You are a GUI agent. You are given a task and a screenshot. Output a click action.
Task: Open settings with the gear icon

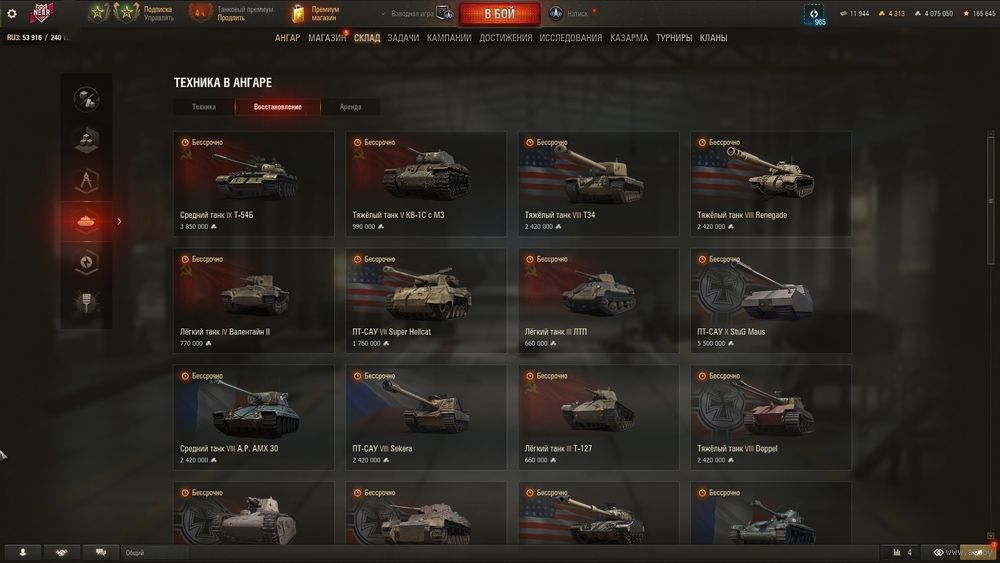(12, 14)
